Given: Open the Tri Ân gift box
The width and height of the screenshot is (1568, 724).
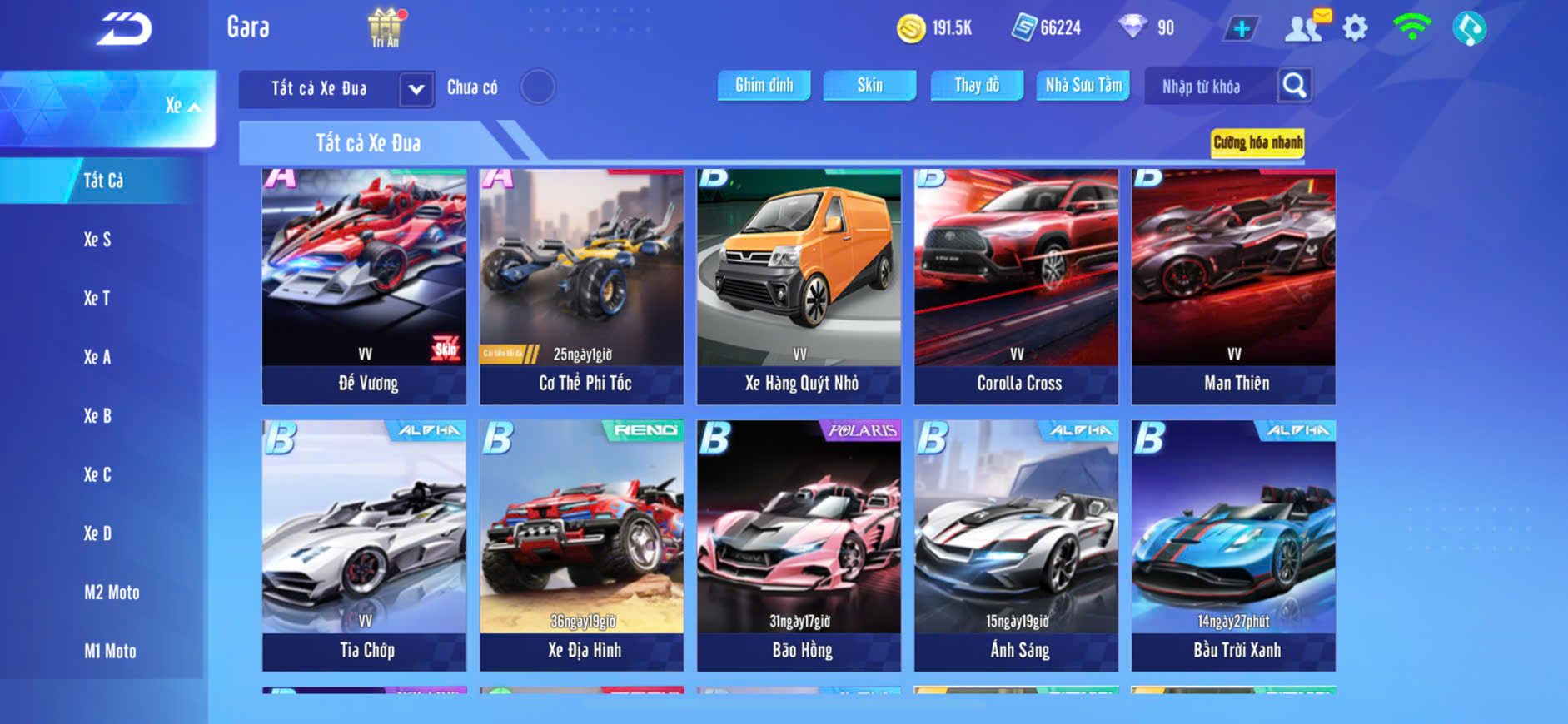Looking at the screenshot, I should [385, 27].
